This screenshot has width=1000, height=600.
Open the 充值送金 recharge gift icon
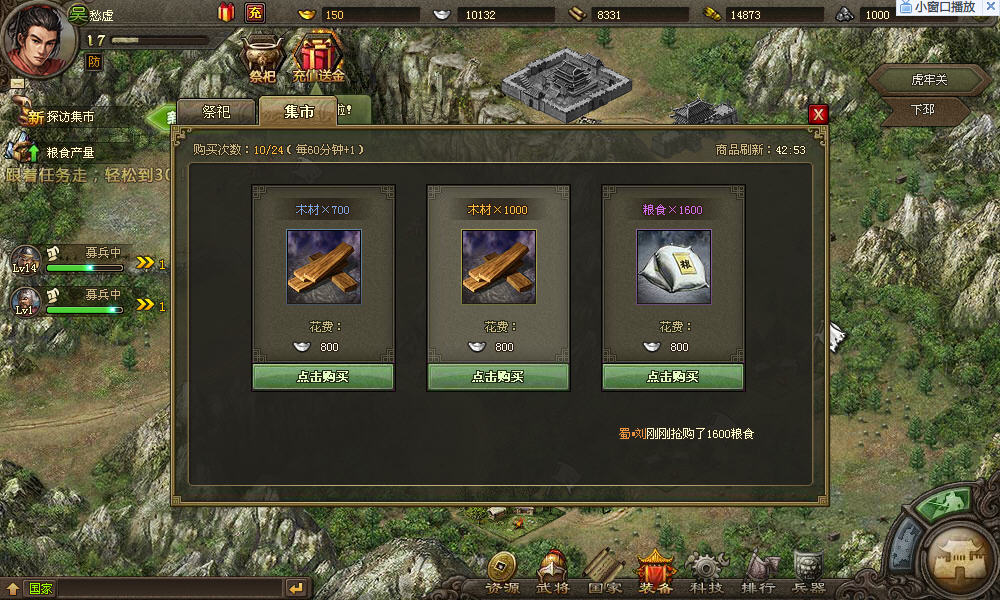[318, 57]
